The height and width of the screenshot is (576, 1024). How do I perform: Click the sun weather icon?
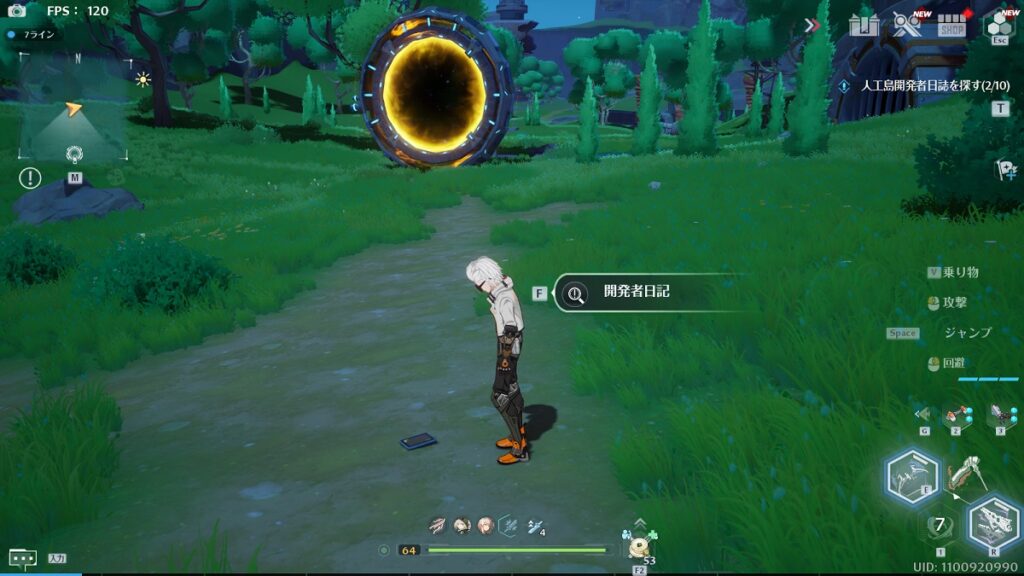[x=142, y=80]
